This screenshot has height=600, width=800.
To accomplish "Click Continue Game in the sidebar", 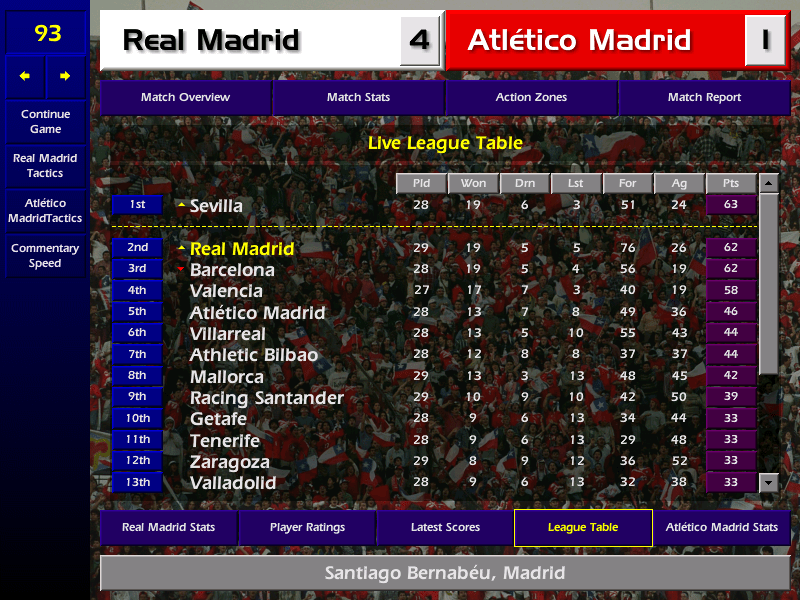I will [45, 122].
